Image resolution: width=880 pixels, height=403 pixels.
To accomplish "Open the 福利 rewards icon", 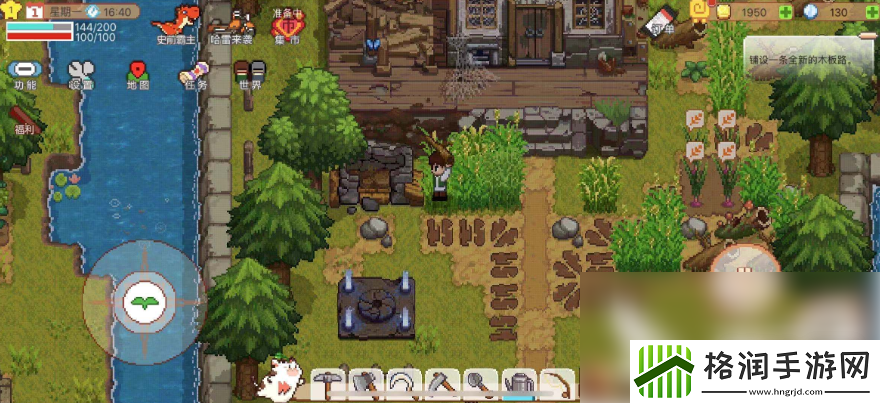I will pyautogui.click(x=22, y=117).
